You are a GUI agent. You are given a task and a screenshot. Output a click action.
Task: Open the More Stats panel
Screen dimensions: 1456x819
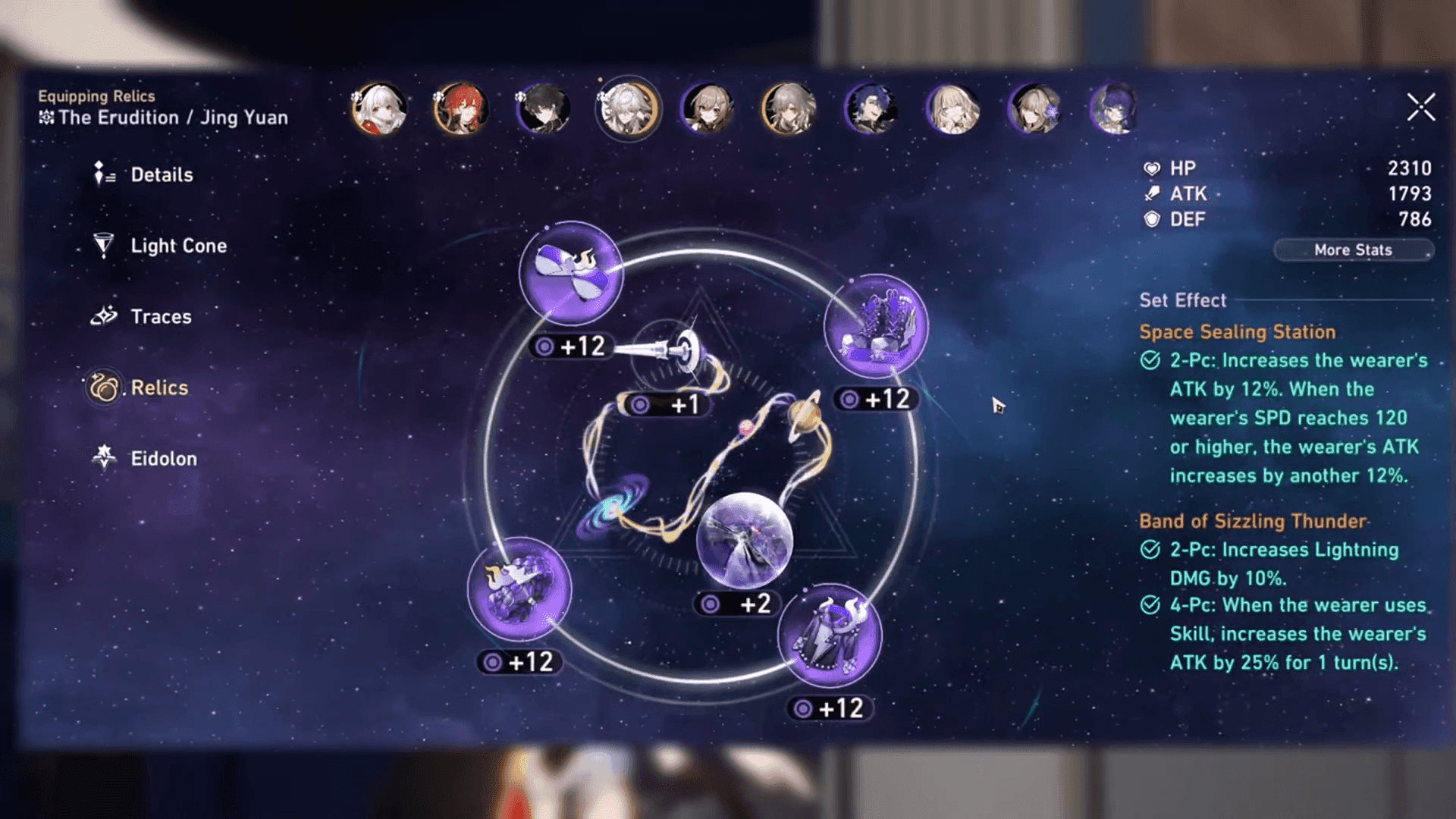1353,249
